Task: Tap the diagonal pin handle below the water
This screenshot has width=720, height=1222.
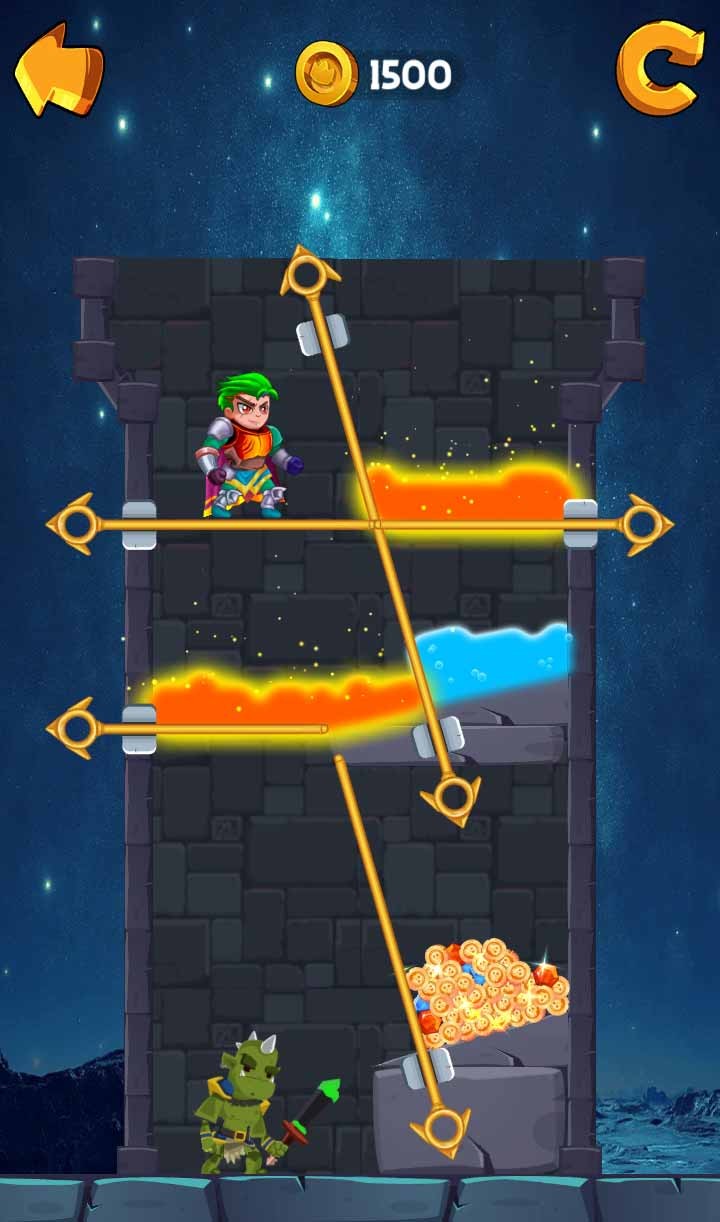Action: (454, 797)
